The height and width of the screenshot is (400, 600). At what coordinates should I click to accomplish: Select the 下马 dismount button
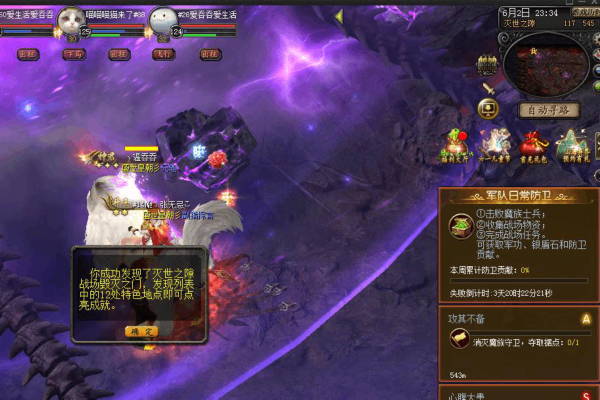tap(73, 54)
